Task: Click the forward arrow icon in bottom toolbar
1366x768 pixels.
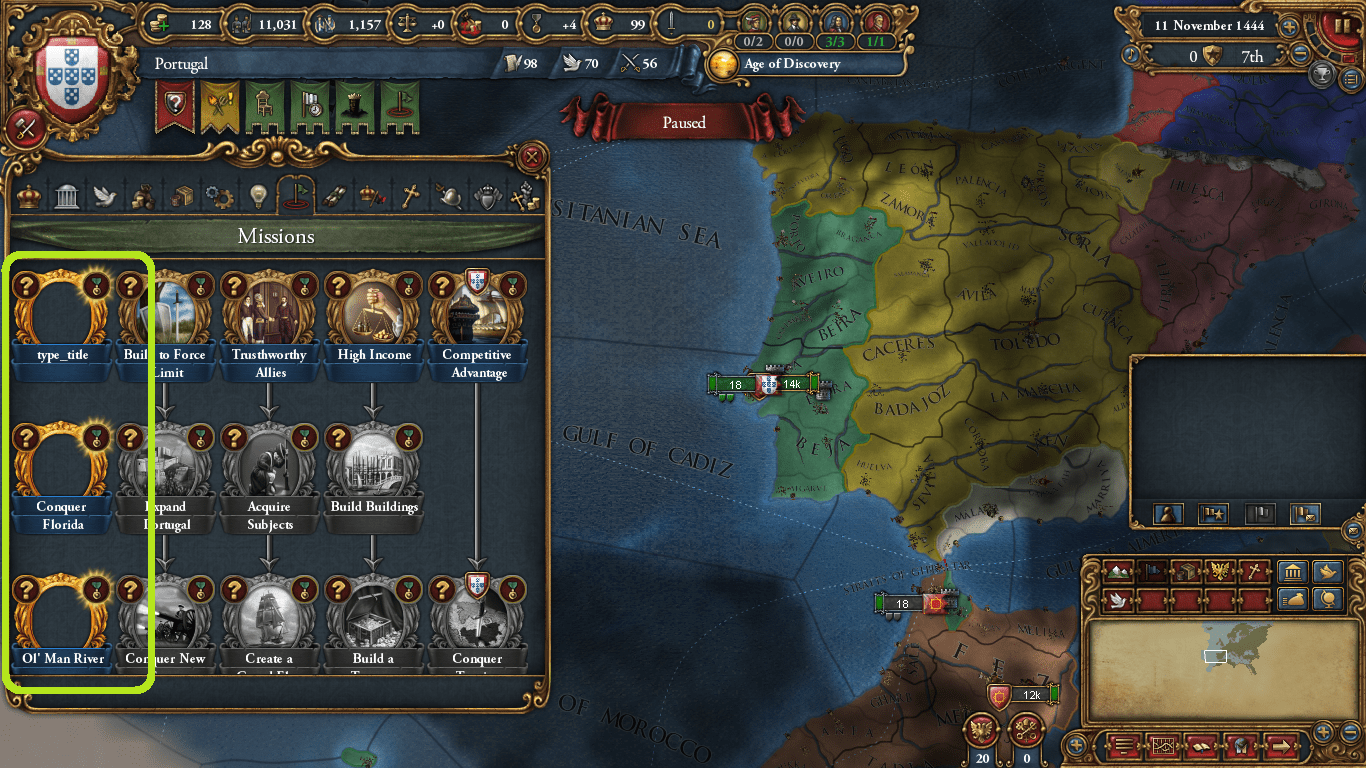Action: point(1280,746)
